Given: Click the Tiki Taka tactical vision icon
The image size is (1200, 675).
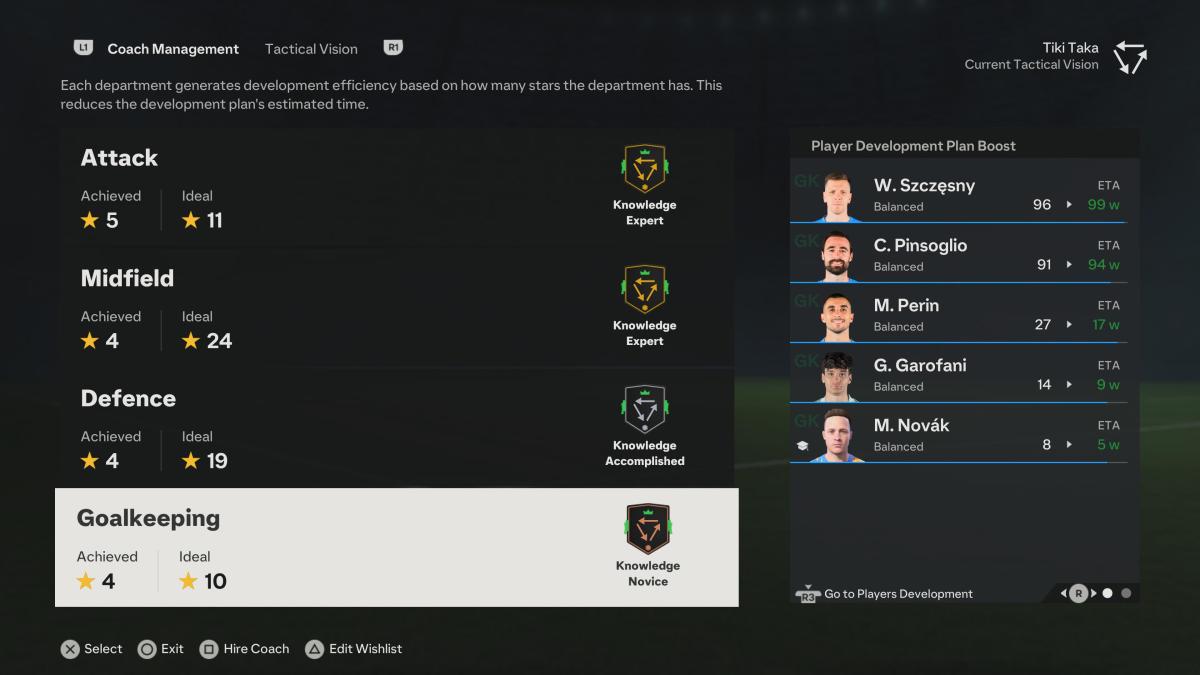Looking at the screenshot, I should [1131, 57].
